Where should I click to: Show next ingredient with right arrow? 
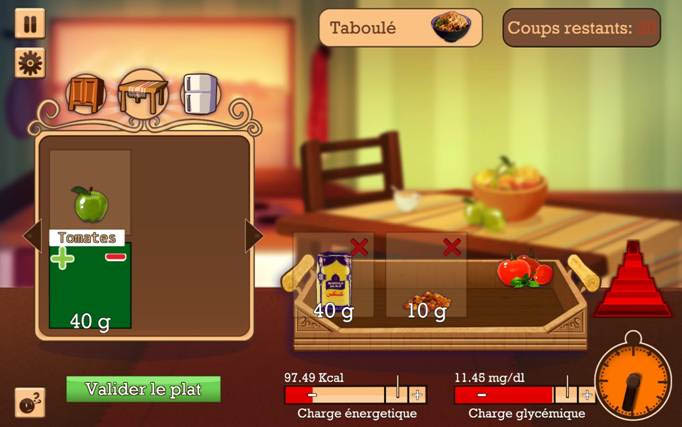[x=253, y=236]
